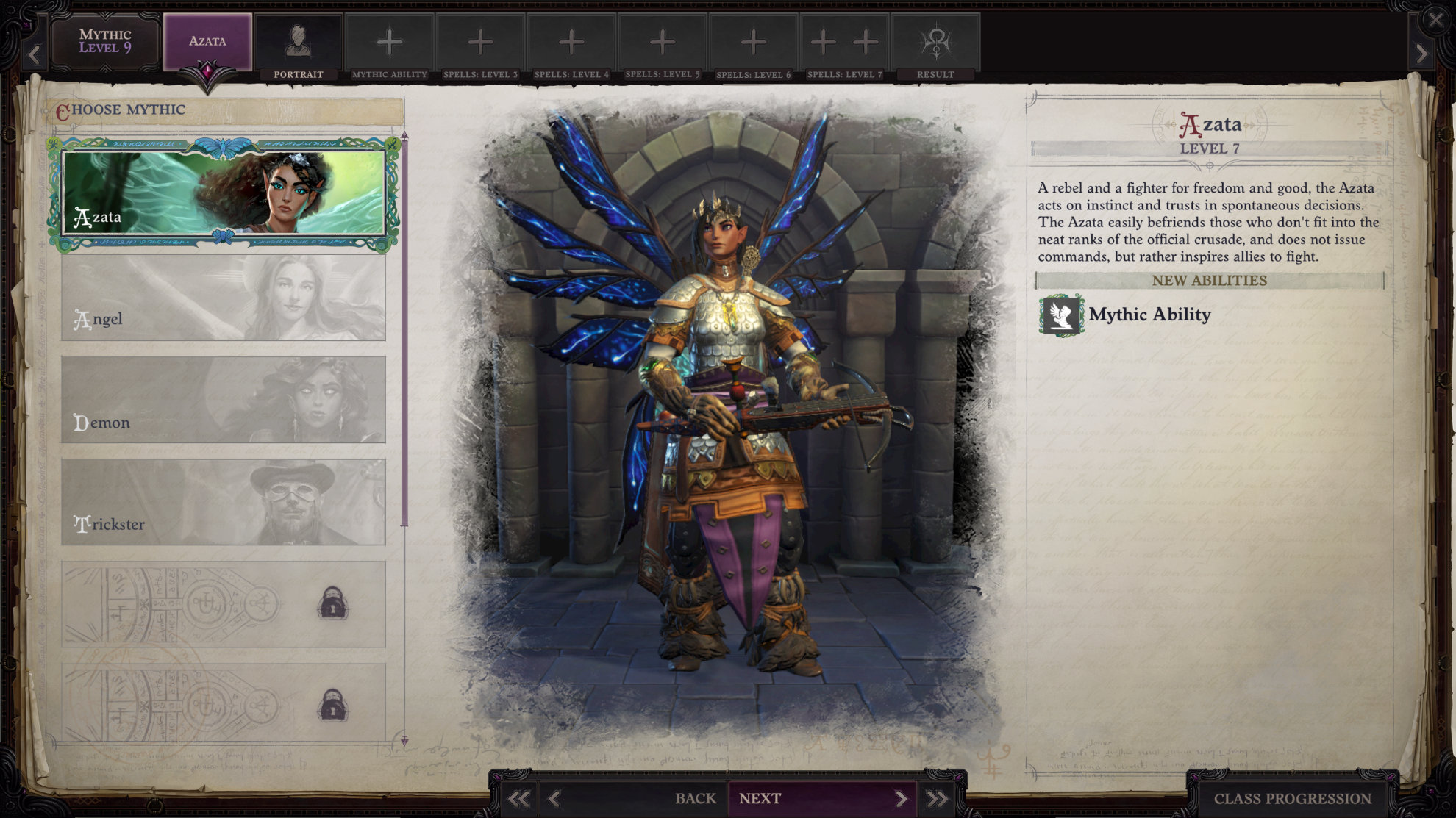Open the Mythic Ability step tab

(x=389, y=47)
